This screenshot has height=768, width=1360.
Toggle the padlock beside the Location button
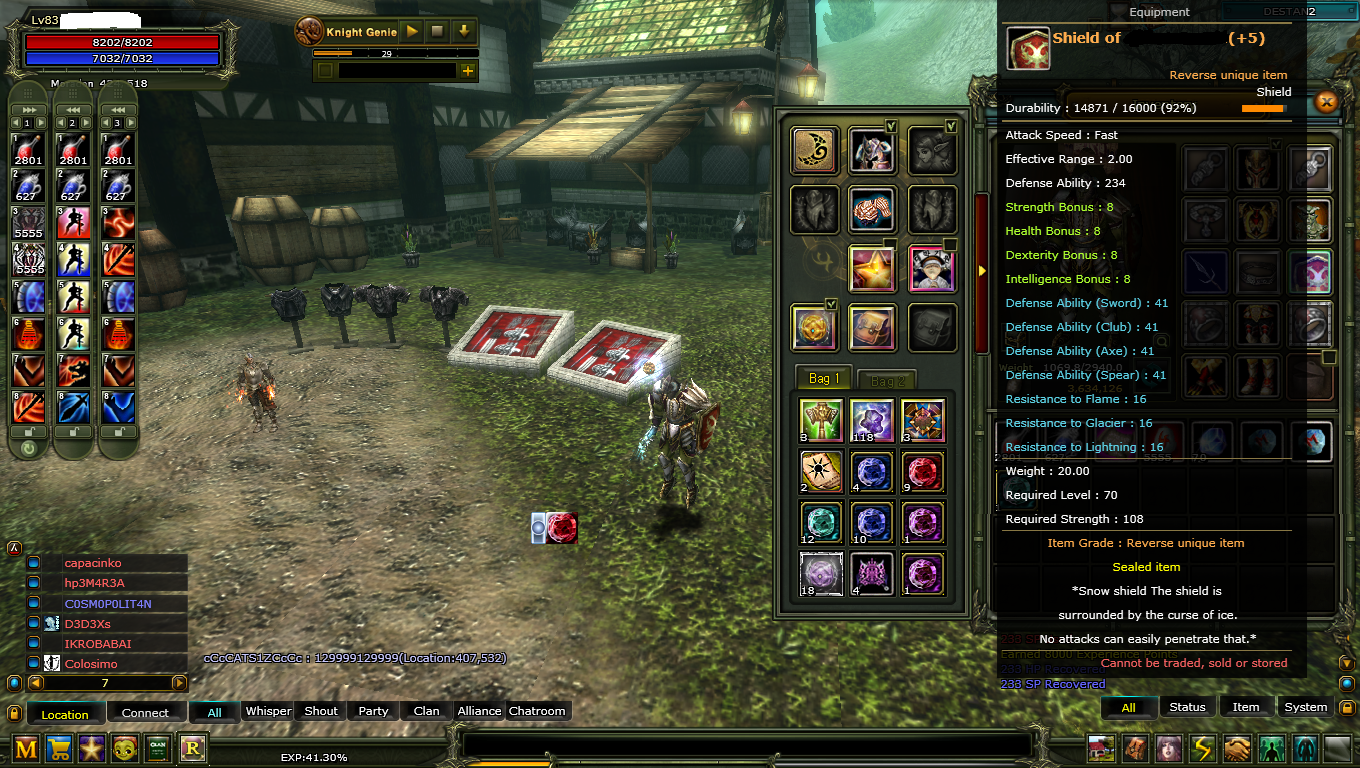pyautogui.click(x=14, y=712)
